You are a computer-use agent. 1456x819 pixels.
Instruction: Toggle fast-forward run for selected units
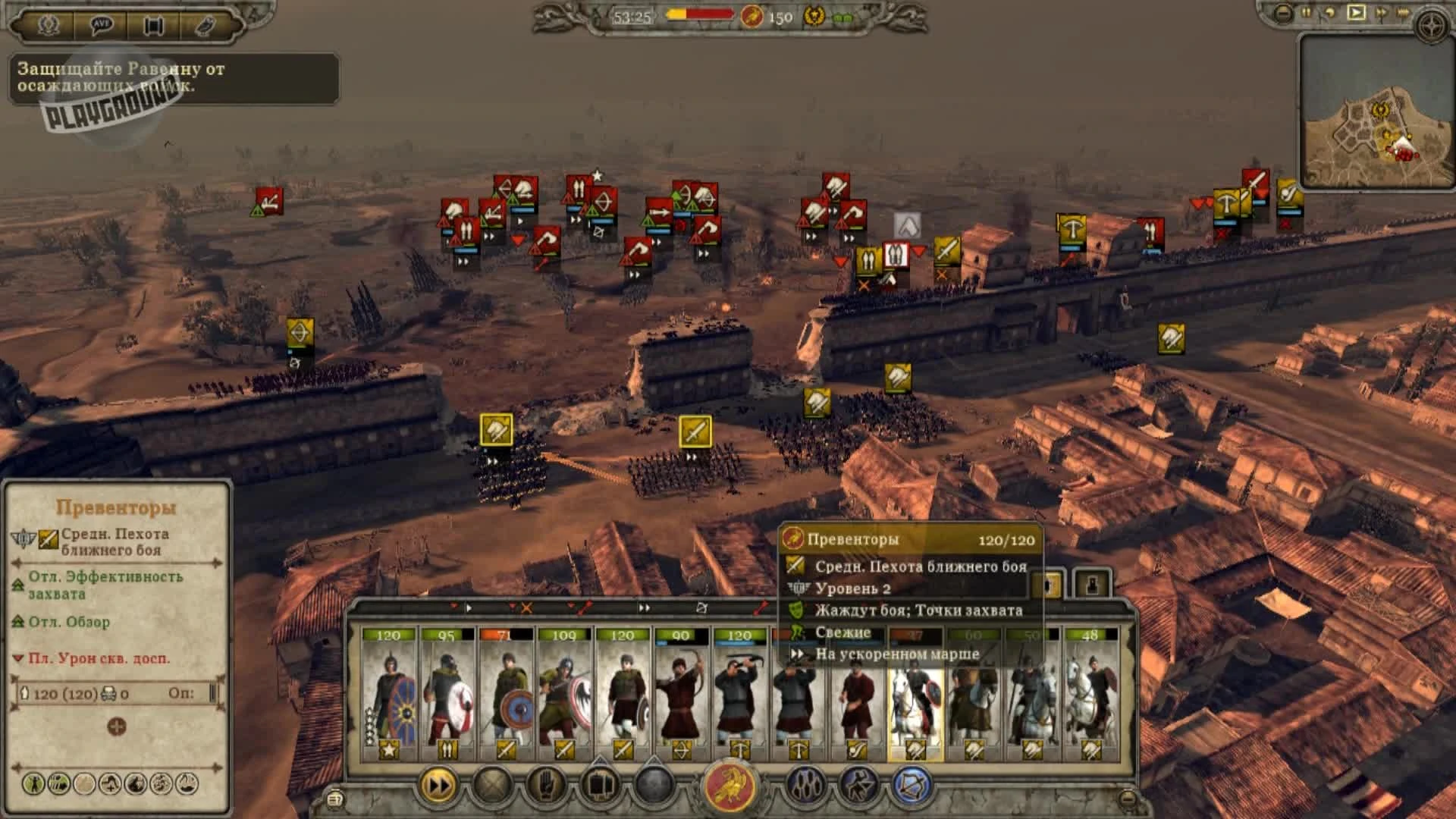[436, 786]
